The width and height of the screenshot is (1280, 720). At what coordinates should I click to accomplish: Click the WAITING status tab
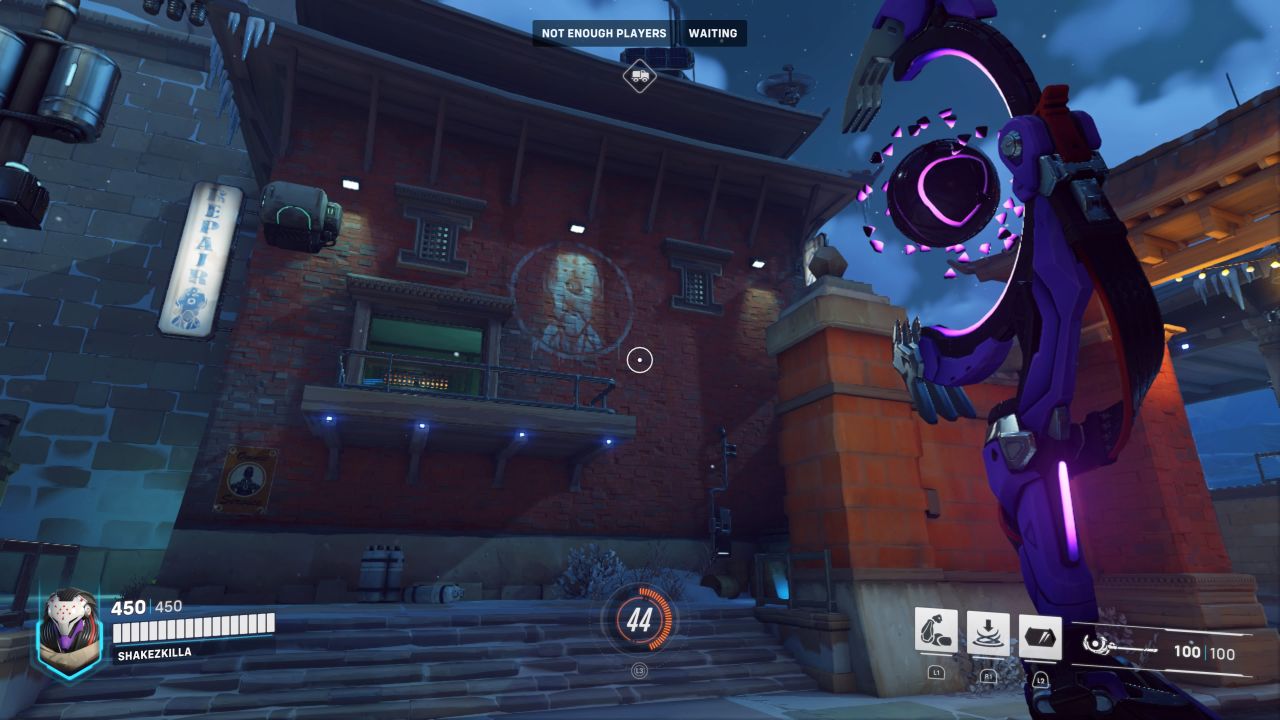point(712,33)
